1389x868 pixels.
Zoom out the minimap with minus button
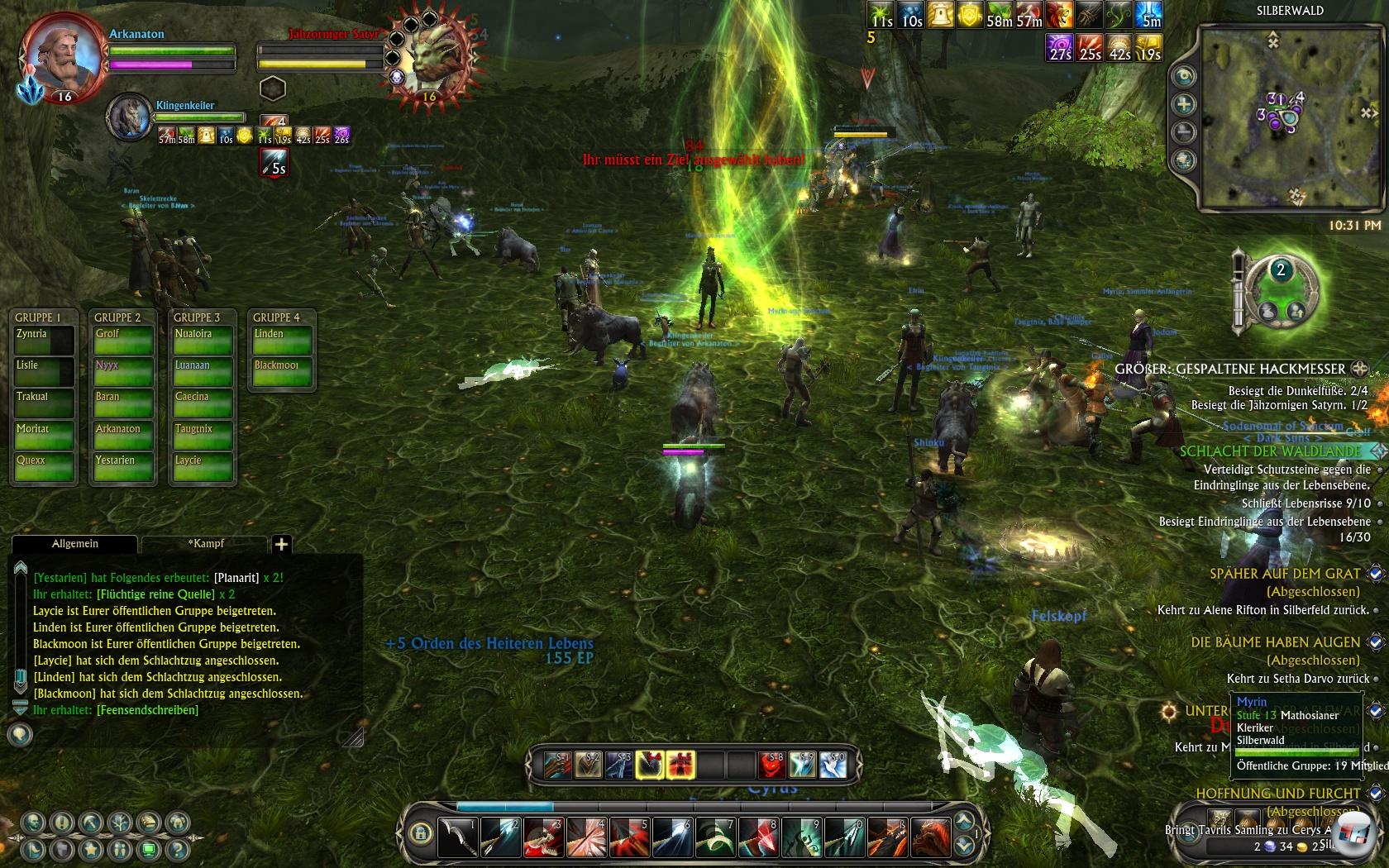[1185, 132]
